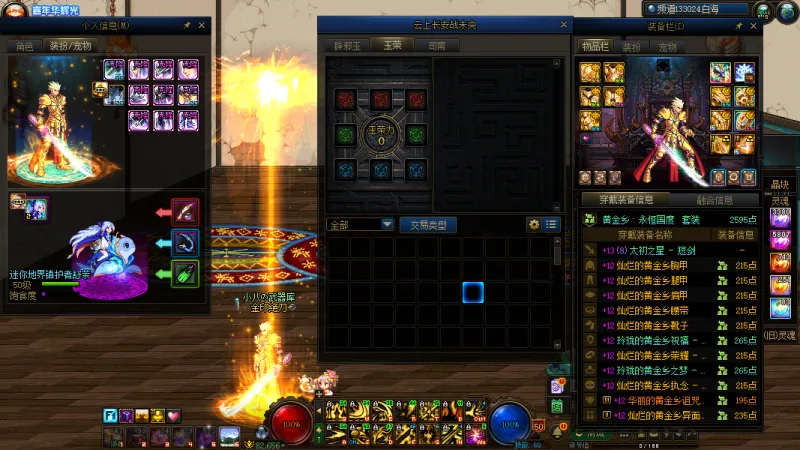This screenshot has width=800, height=450.
Task: Switch to the 司南 tab
Action: coord(437,46)
